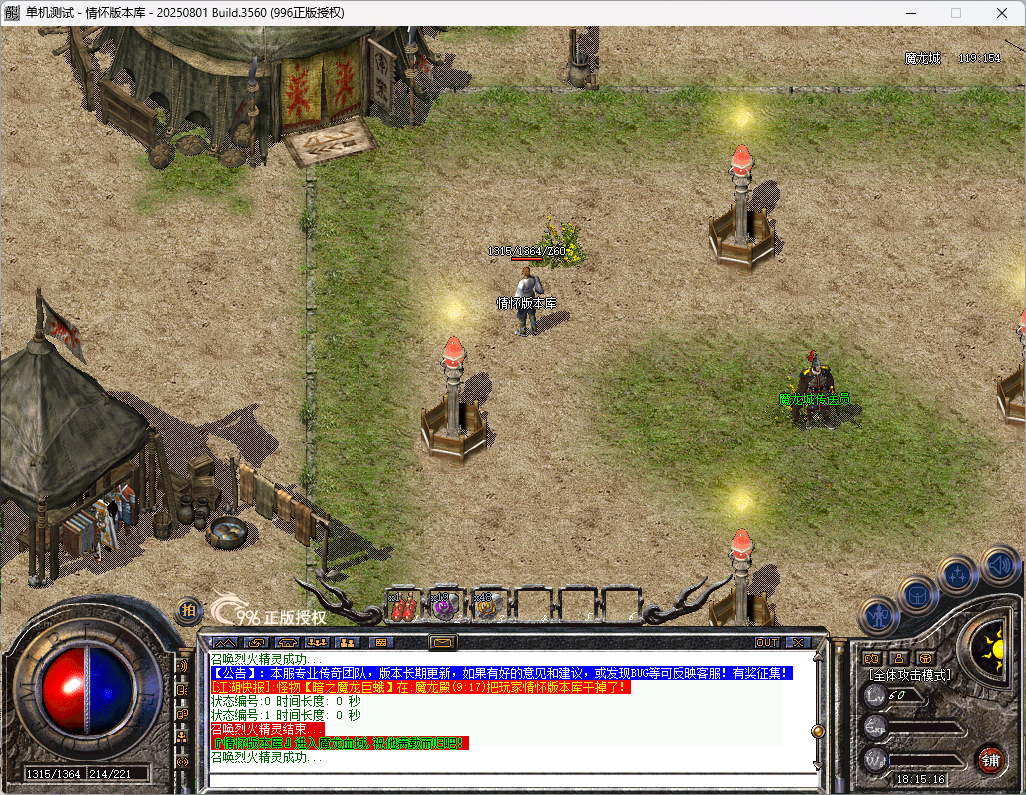Close the game window
The width and height of the screenshot is (1026, 795).
tap(1002, 13)
